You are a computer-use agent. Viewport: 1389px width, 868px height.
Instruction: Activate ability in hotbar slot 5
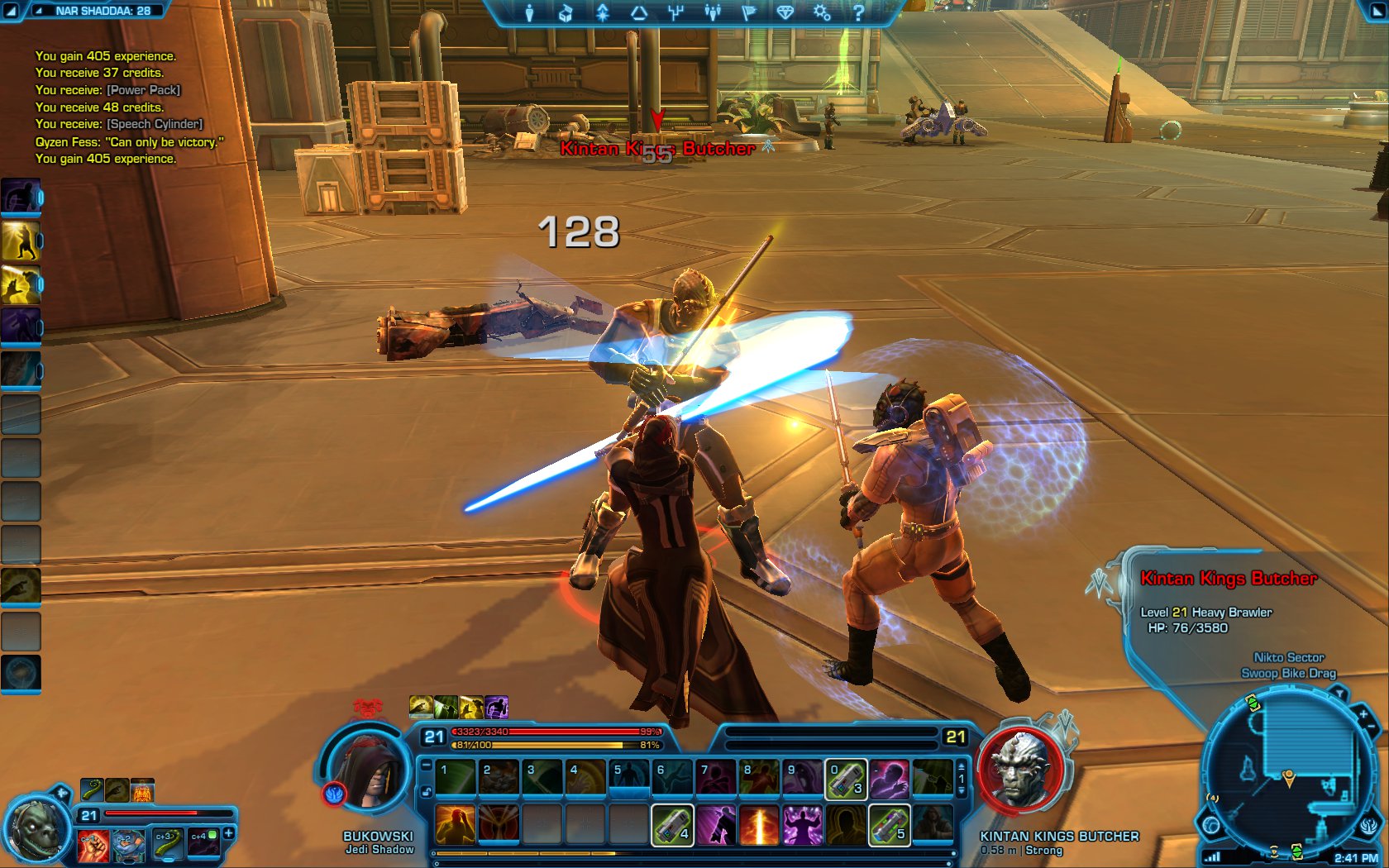click(x=629, y=780)
